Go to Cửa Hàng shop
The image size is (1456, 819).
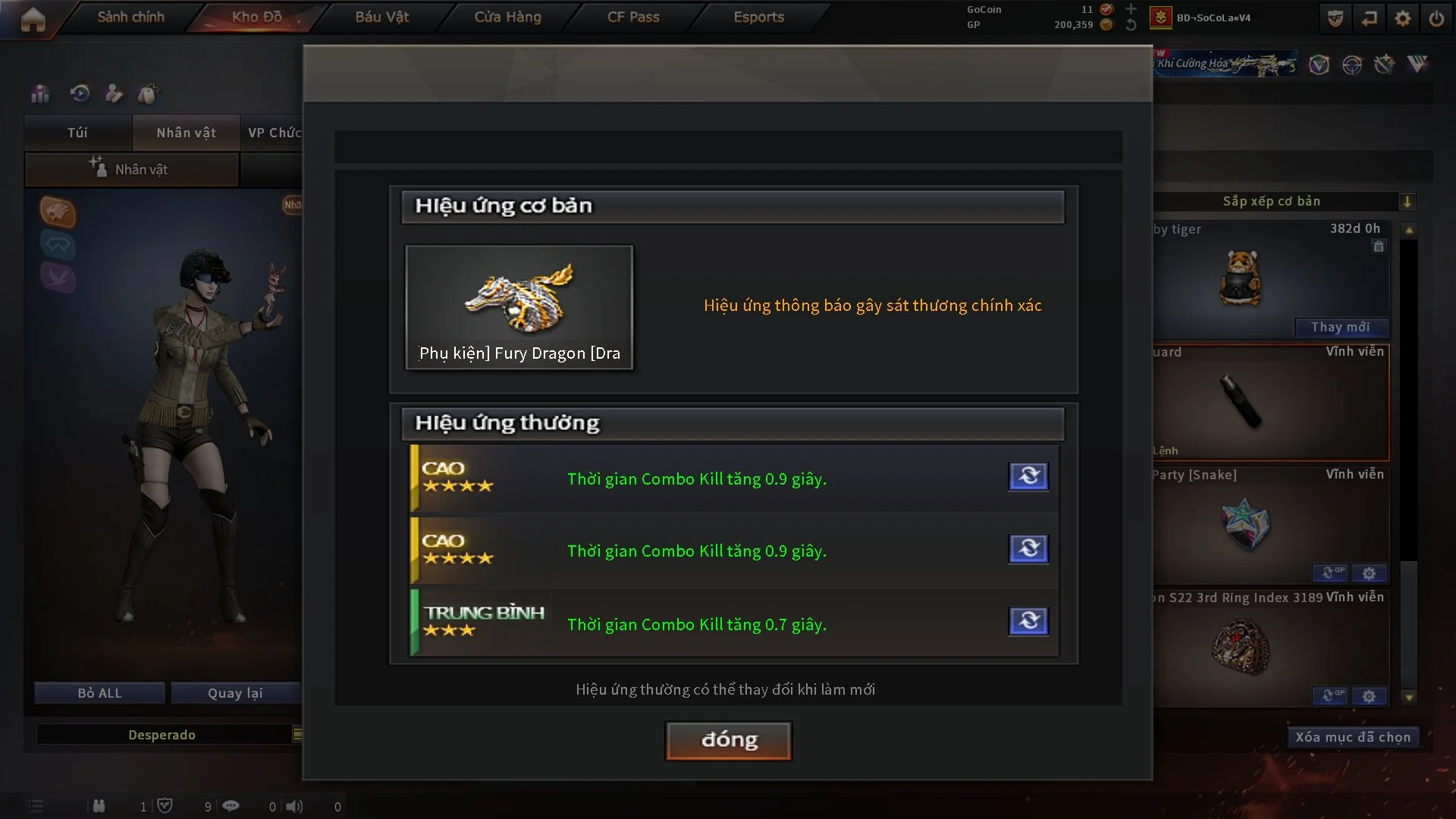(x=507, y=17)
